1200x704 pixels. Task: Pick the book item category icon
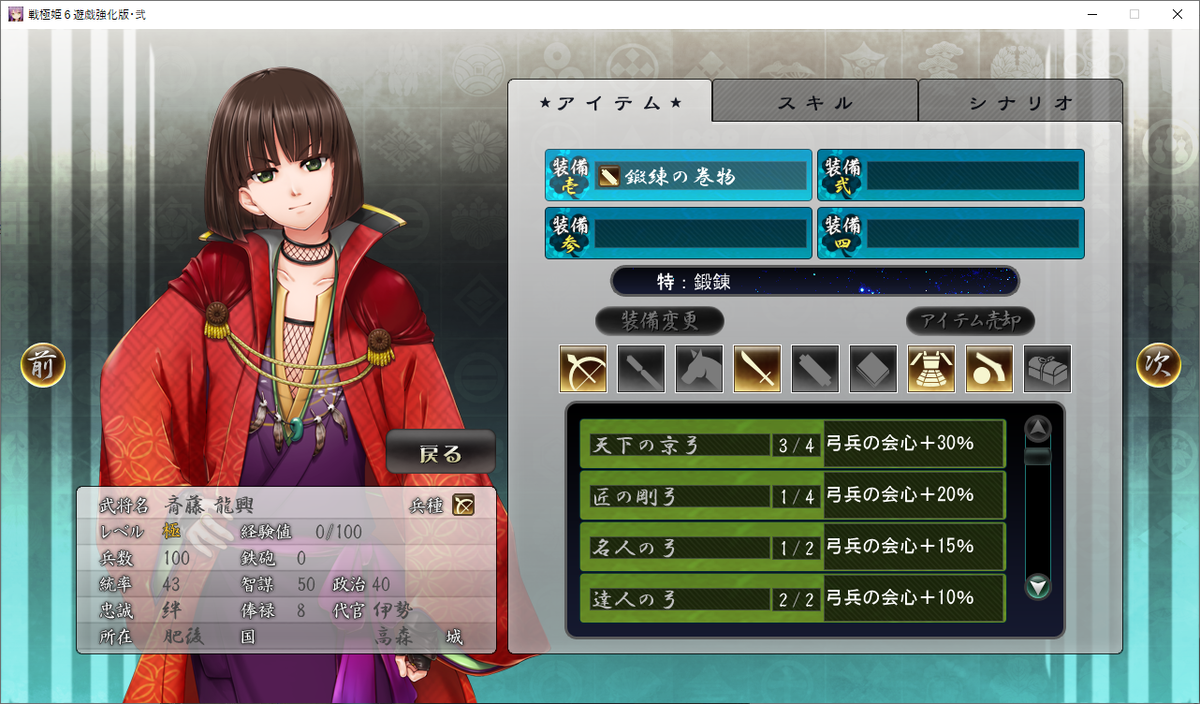click(873, 369)
